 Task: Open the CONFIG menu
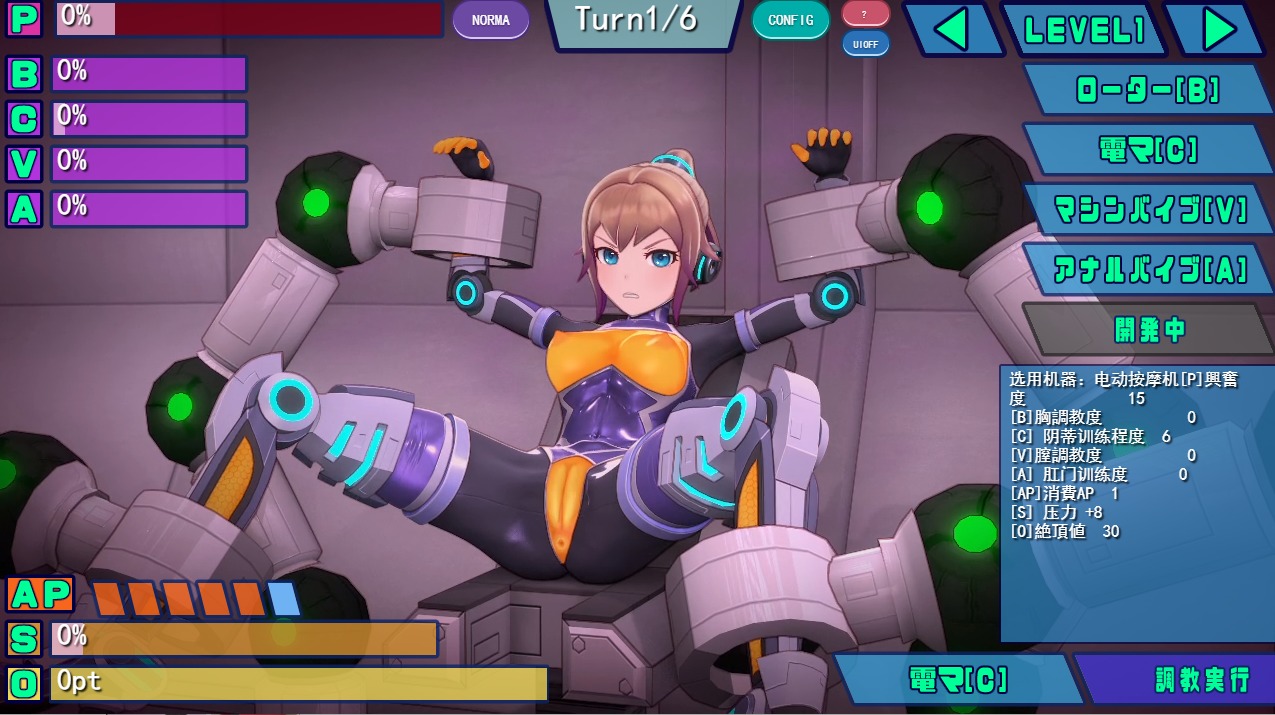[x=790, y=20]
